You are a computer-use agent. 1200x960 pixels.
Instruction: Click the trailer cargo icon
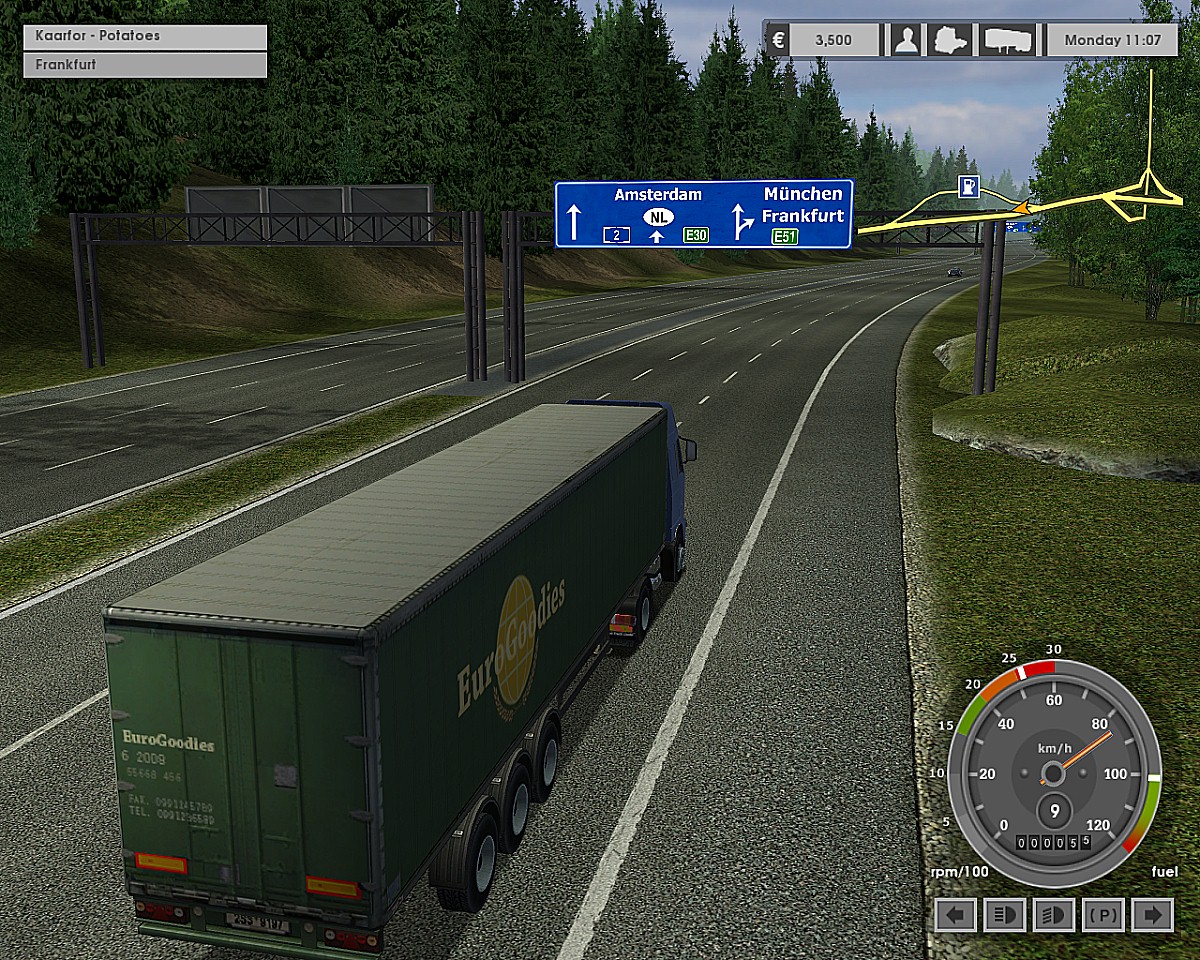(x=1007, y=40)
